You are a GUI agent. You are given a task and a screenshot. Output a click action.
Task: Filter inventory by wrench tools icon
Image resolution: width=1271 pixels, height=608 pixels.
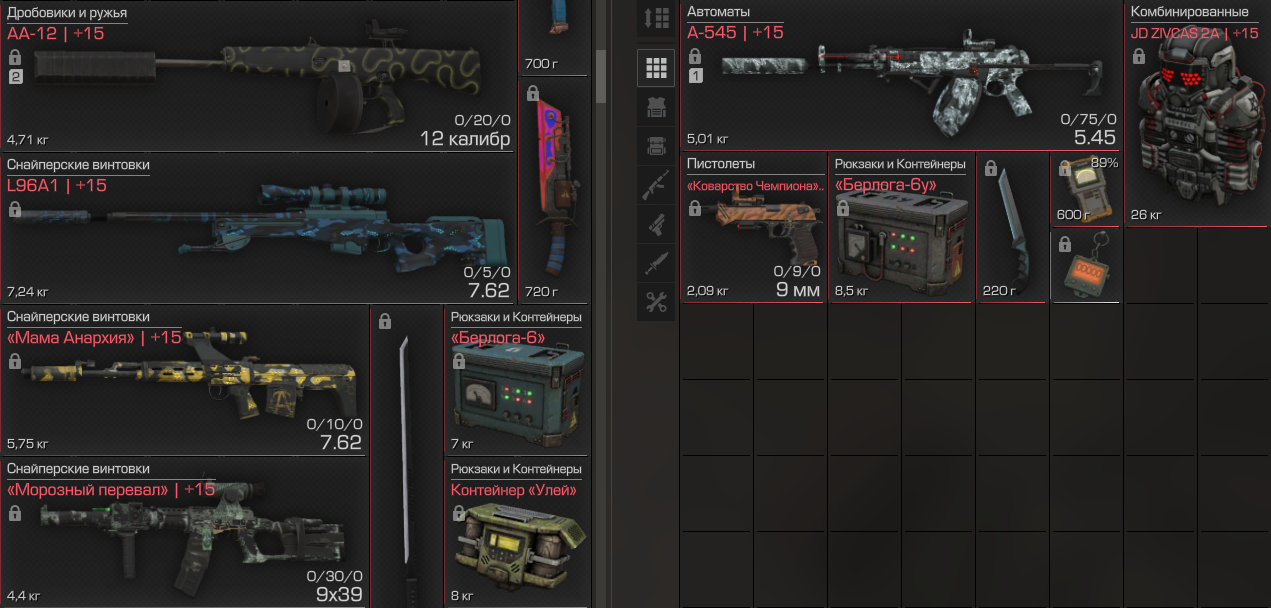coord(656,303)
